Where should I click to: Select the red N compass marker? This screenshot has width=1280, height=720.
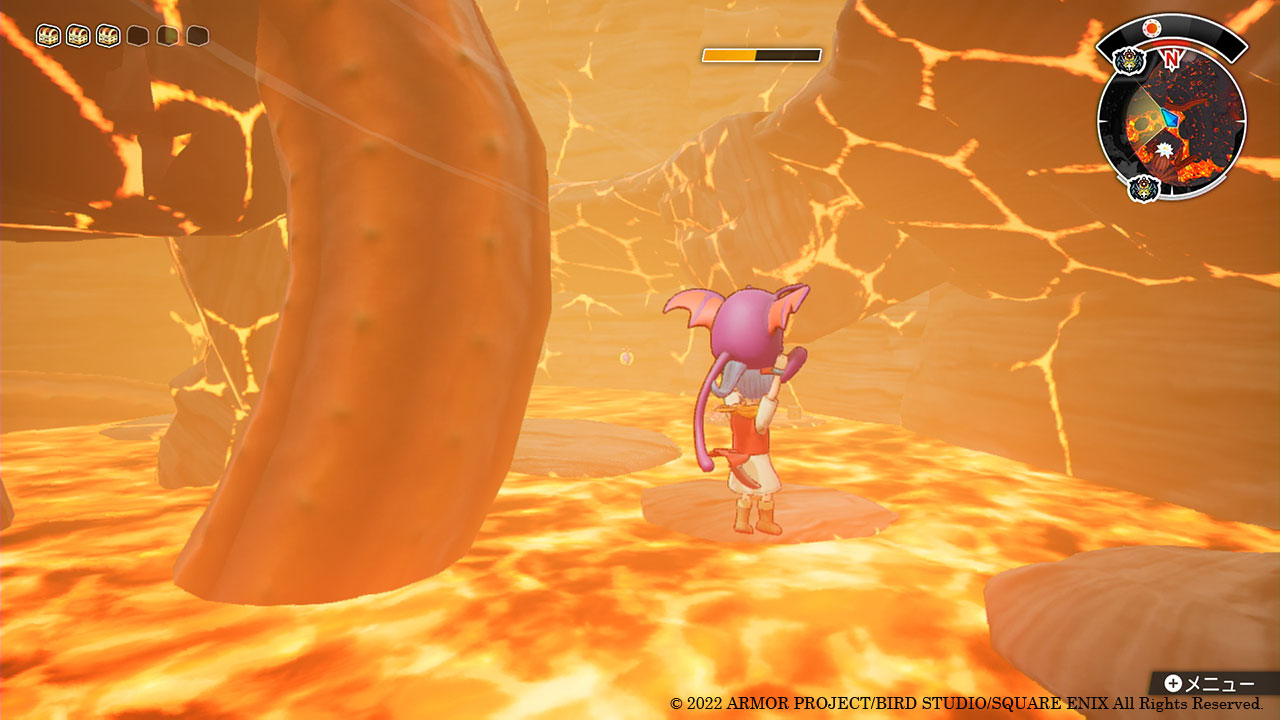point(1171,59)
